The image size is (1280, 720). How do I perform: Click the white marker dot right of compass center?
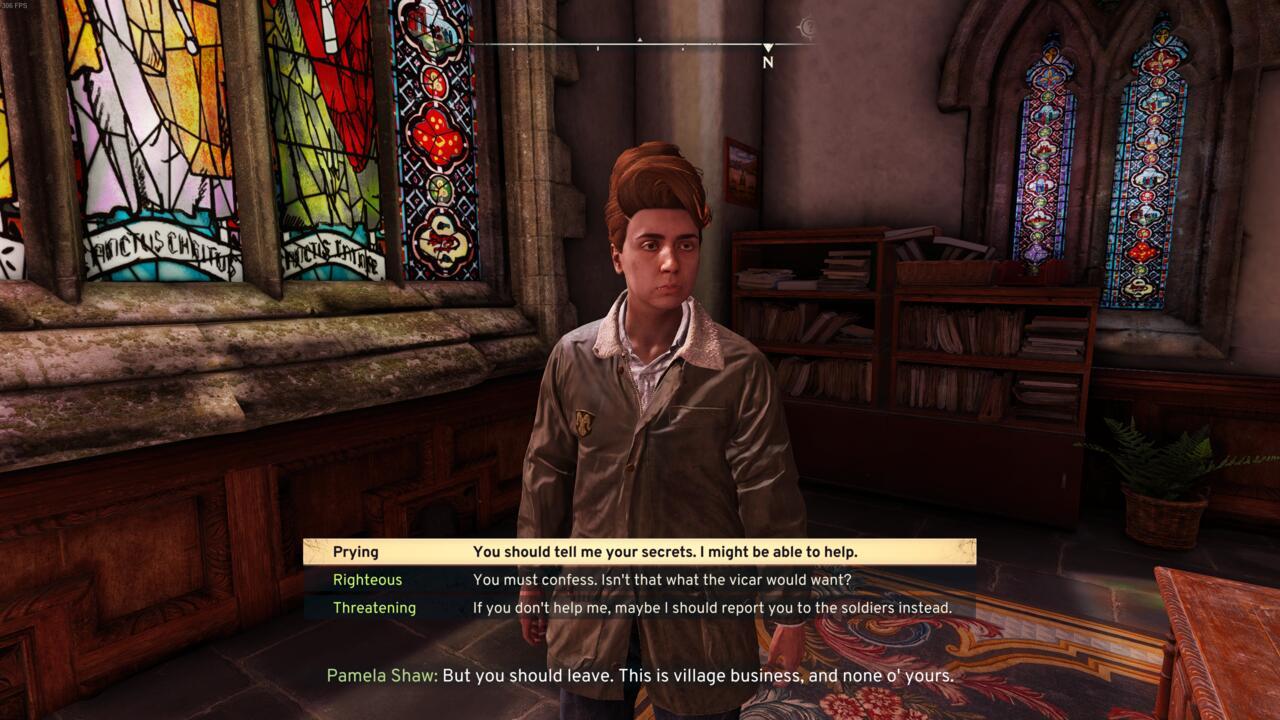click(x=683, y=48)
